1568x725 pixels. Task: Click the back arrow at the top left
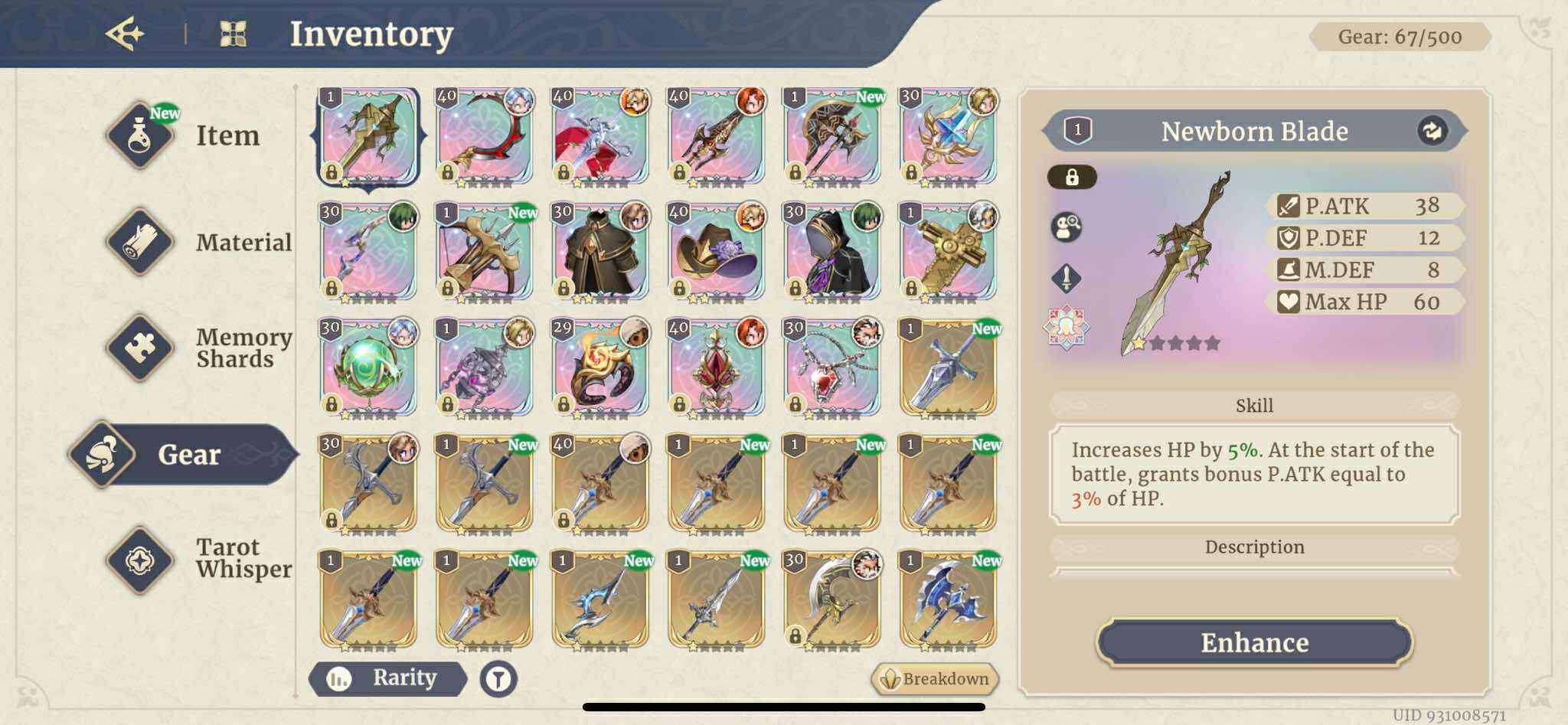point(129,32)
